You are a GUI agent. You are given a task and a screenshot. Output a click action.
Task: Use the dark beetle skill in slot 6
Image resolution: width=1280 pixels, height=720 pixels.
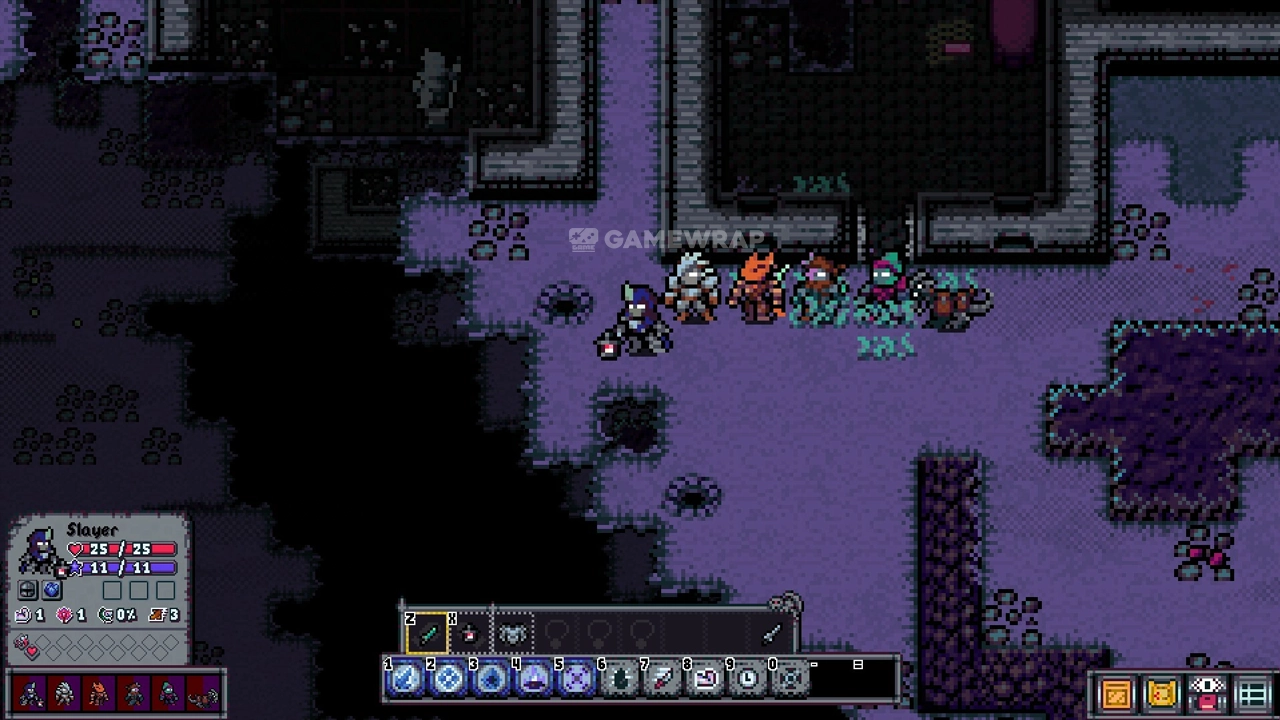tap(620, 680)
